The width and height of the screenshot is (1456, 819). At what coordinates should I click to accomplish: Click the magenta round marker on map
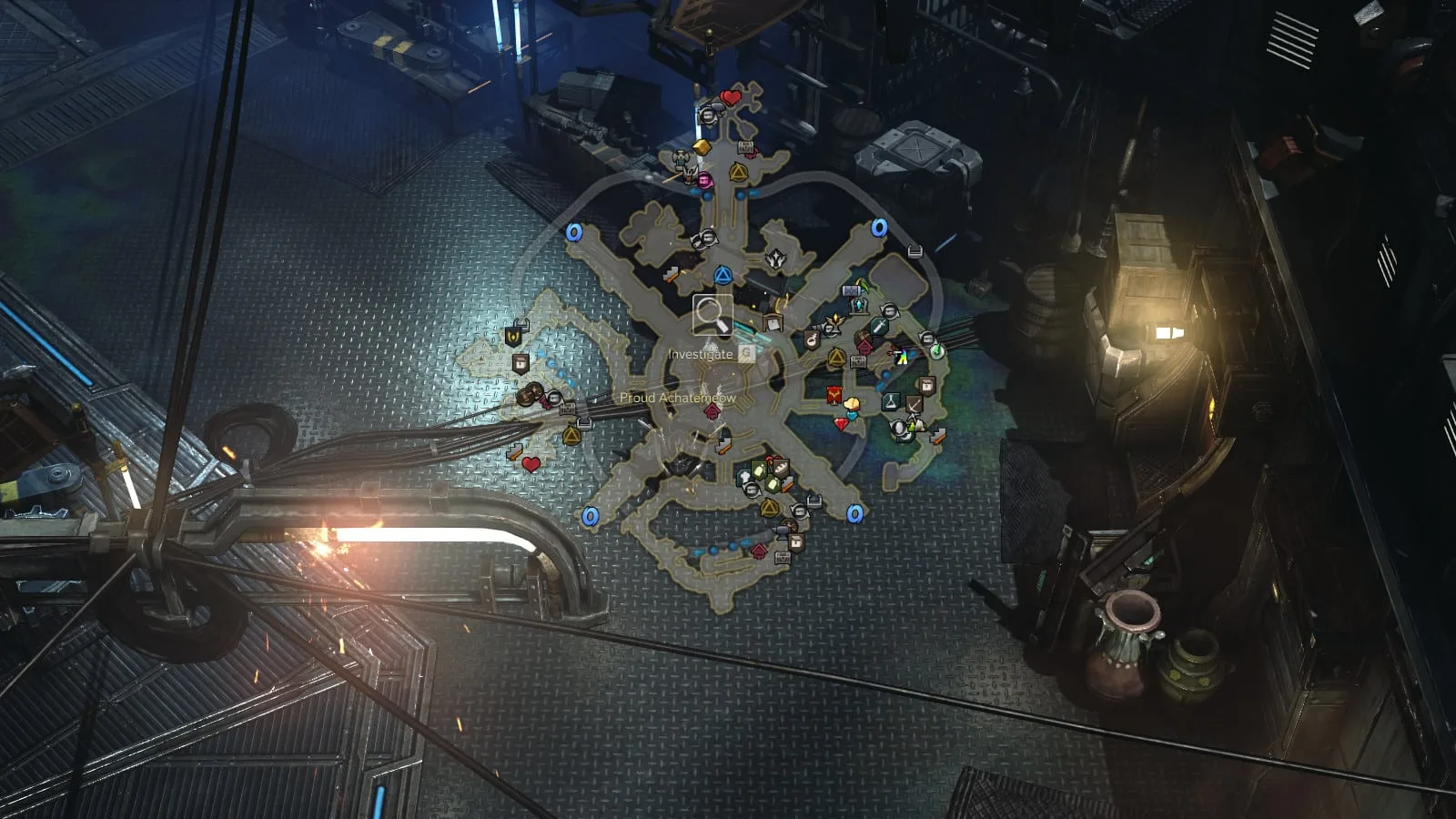(703, 180)
